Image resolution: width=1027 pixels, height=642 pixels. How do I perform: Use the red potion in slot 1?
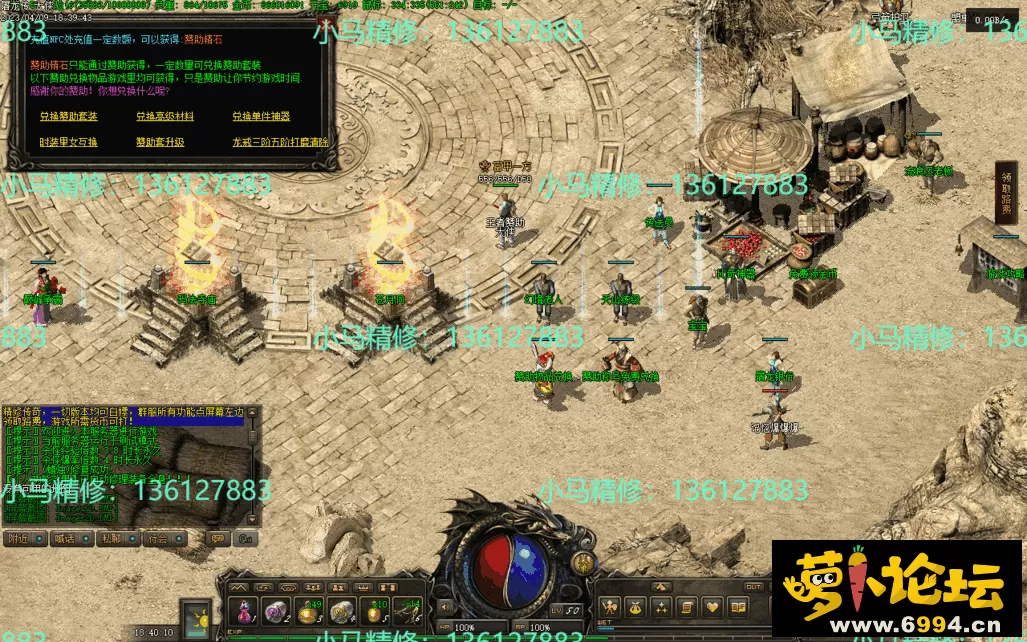pos(244,609)
